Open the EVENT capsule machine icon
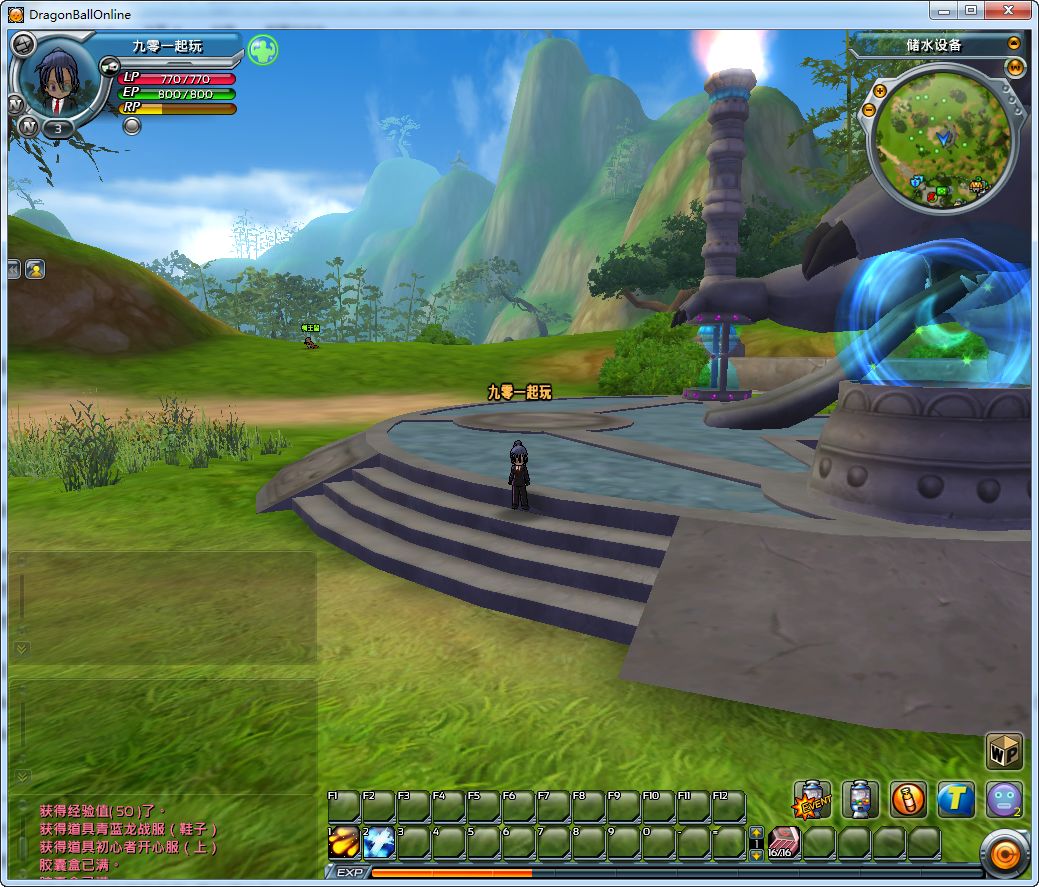 (812, 800)
